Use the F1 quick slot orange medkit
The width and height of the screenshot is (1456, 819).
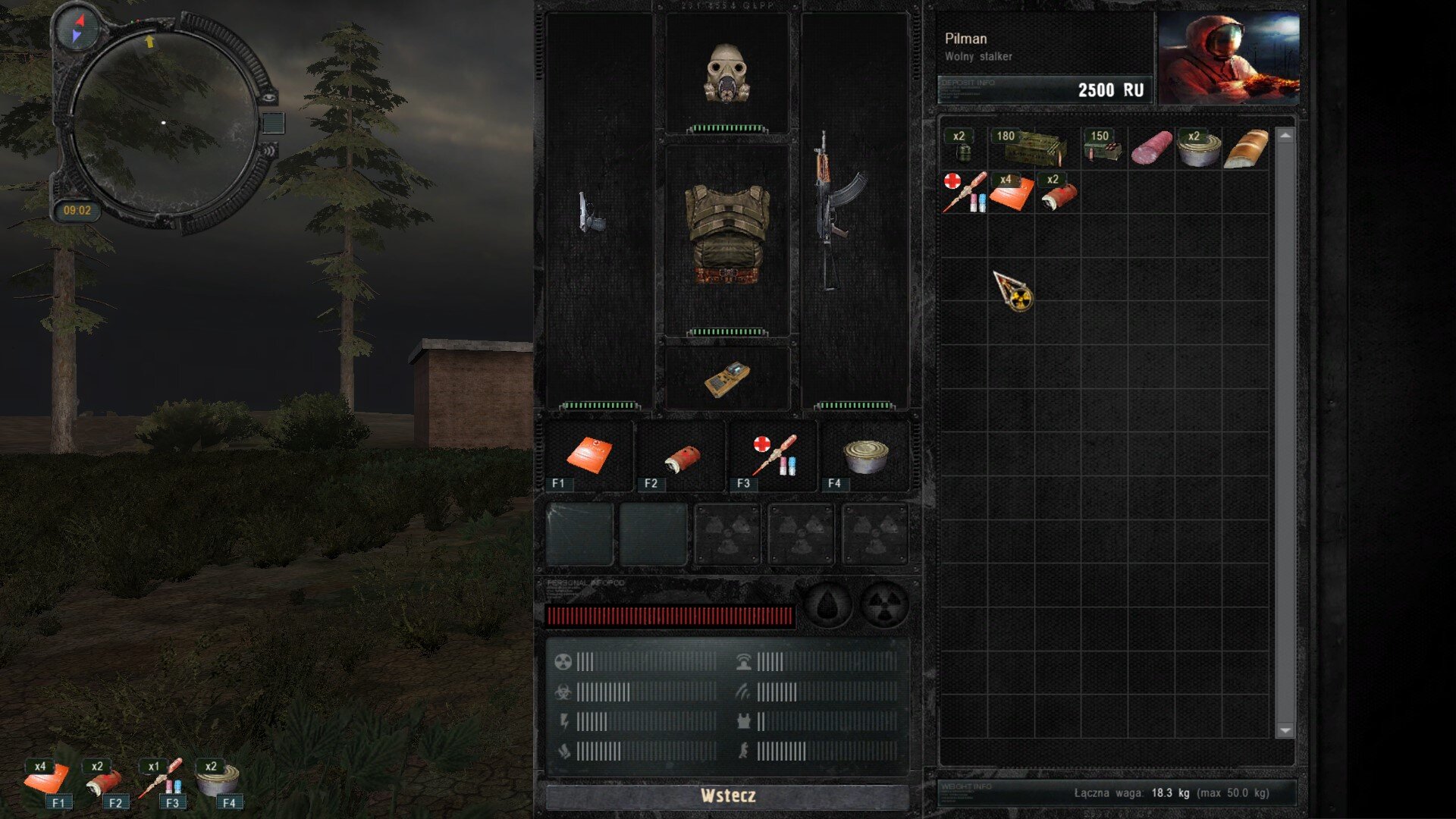click(x=588, y=456)
